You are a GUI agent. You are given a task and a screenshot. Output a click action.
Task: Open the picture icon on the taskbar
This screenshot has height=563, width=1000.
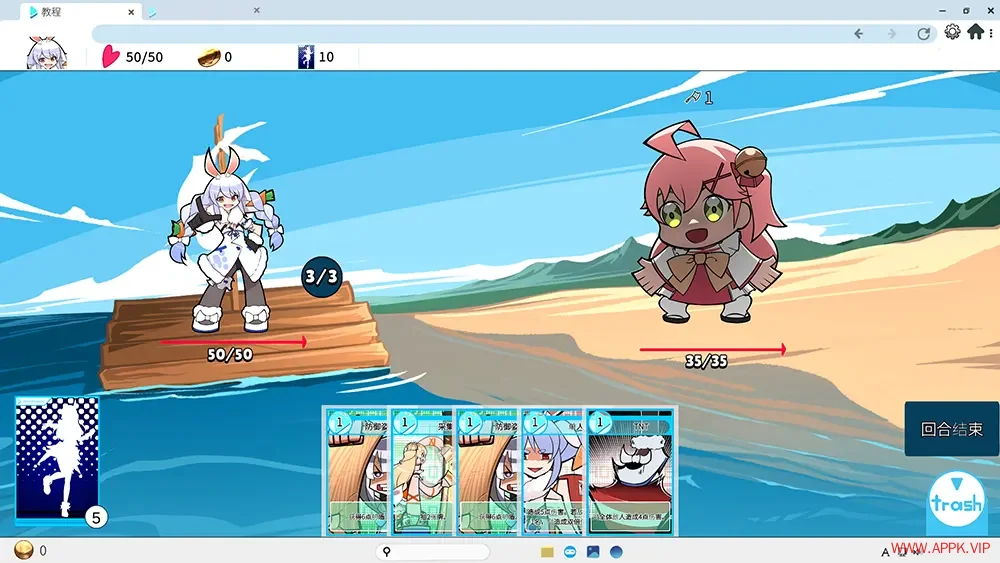click(x=593, y=551)
